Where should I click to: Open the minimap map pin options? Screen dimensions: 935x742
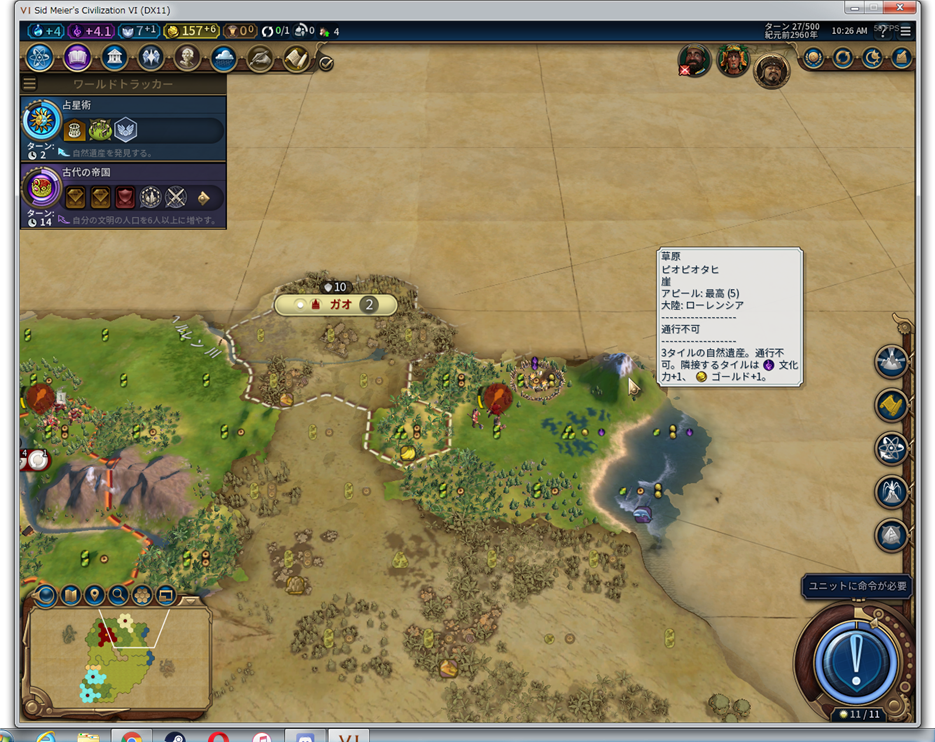point(94,596)
